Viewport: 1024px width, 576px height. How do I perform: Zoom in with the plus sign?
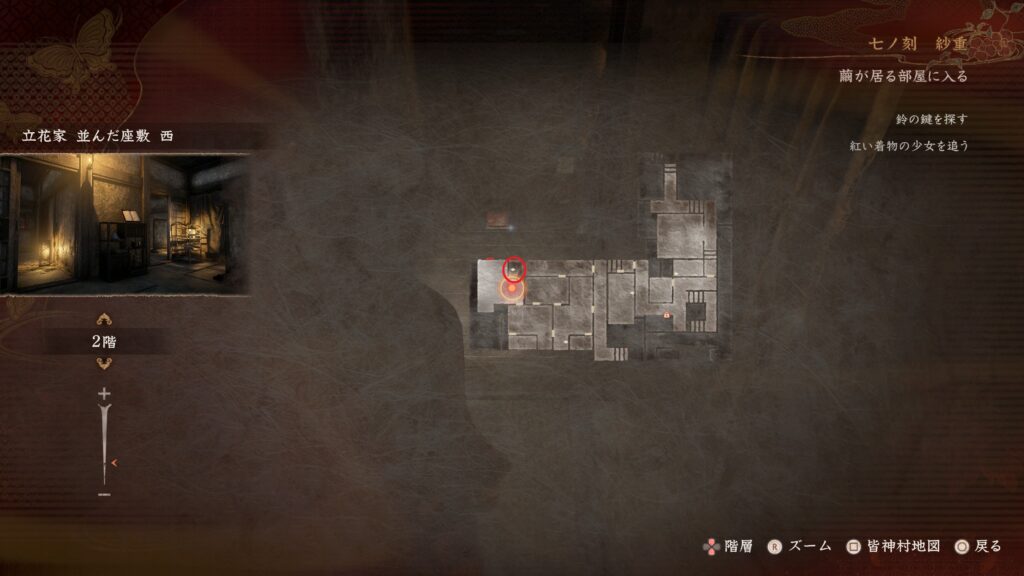coord(104,394)
